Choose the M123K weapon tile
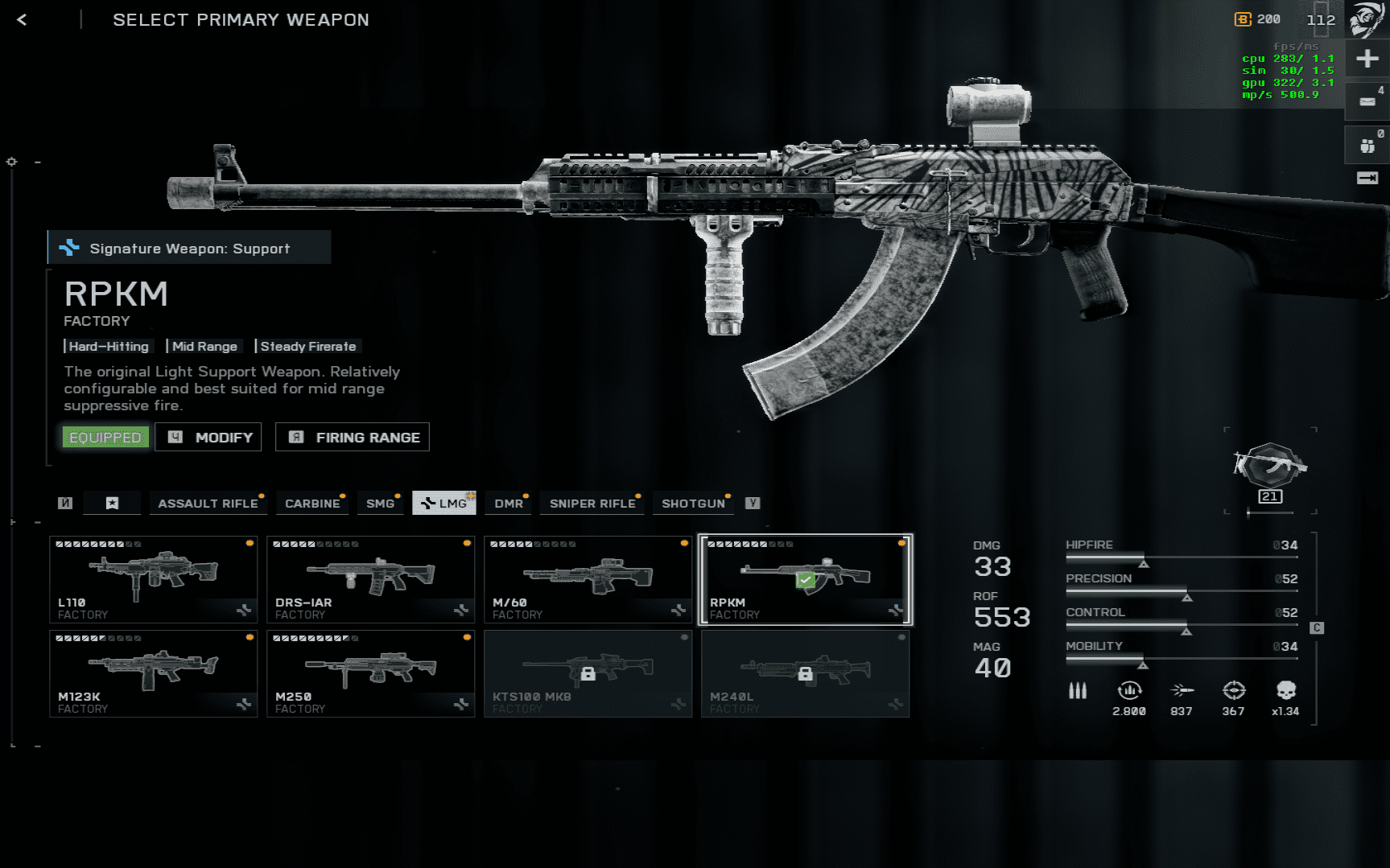The width and height of the screenshot is (1390, 868). 154,673
